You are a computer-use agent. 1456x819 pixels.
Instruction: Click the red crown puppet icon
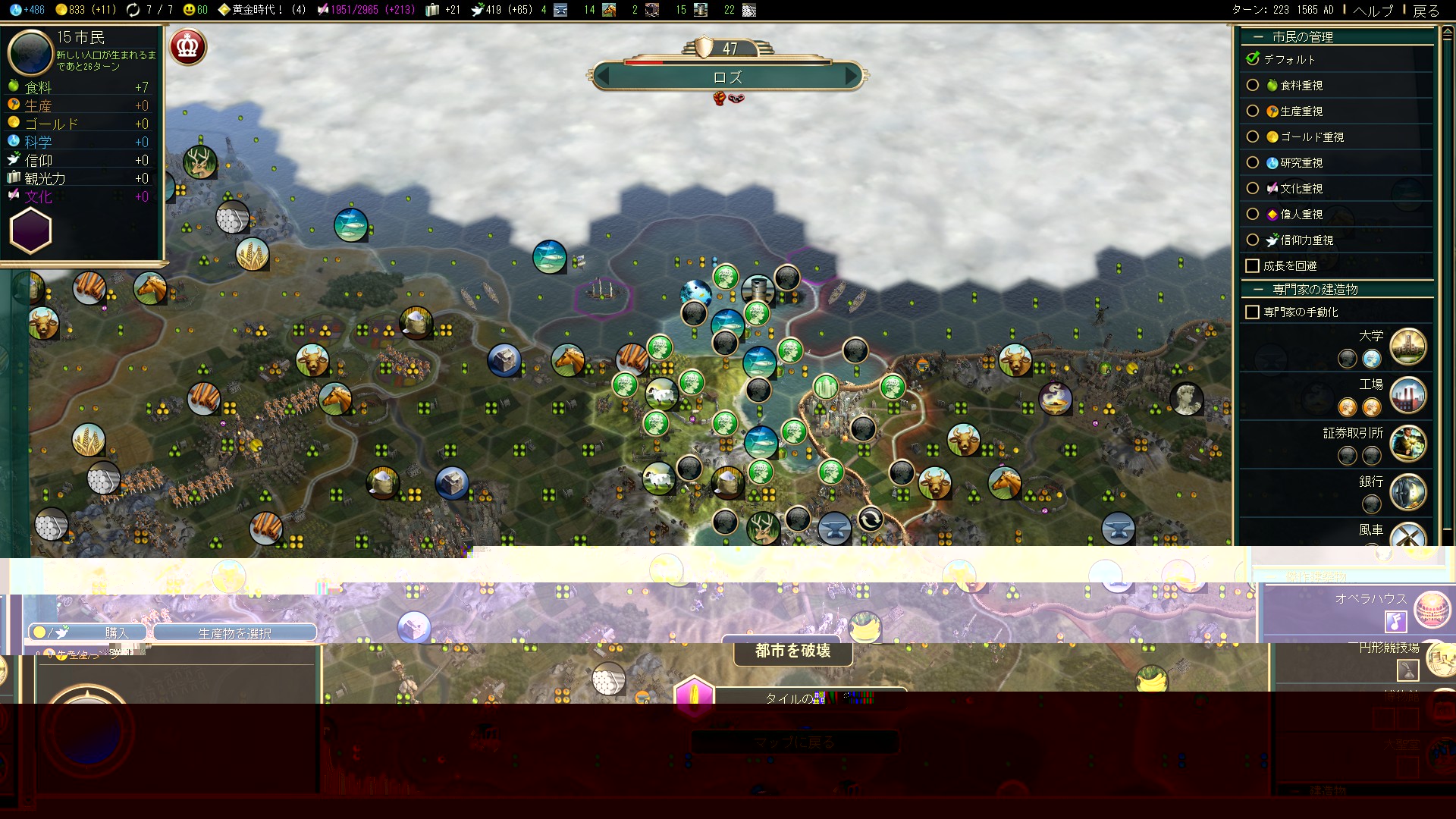(x=187, y=47)
